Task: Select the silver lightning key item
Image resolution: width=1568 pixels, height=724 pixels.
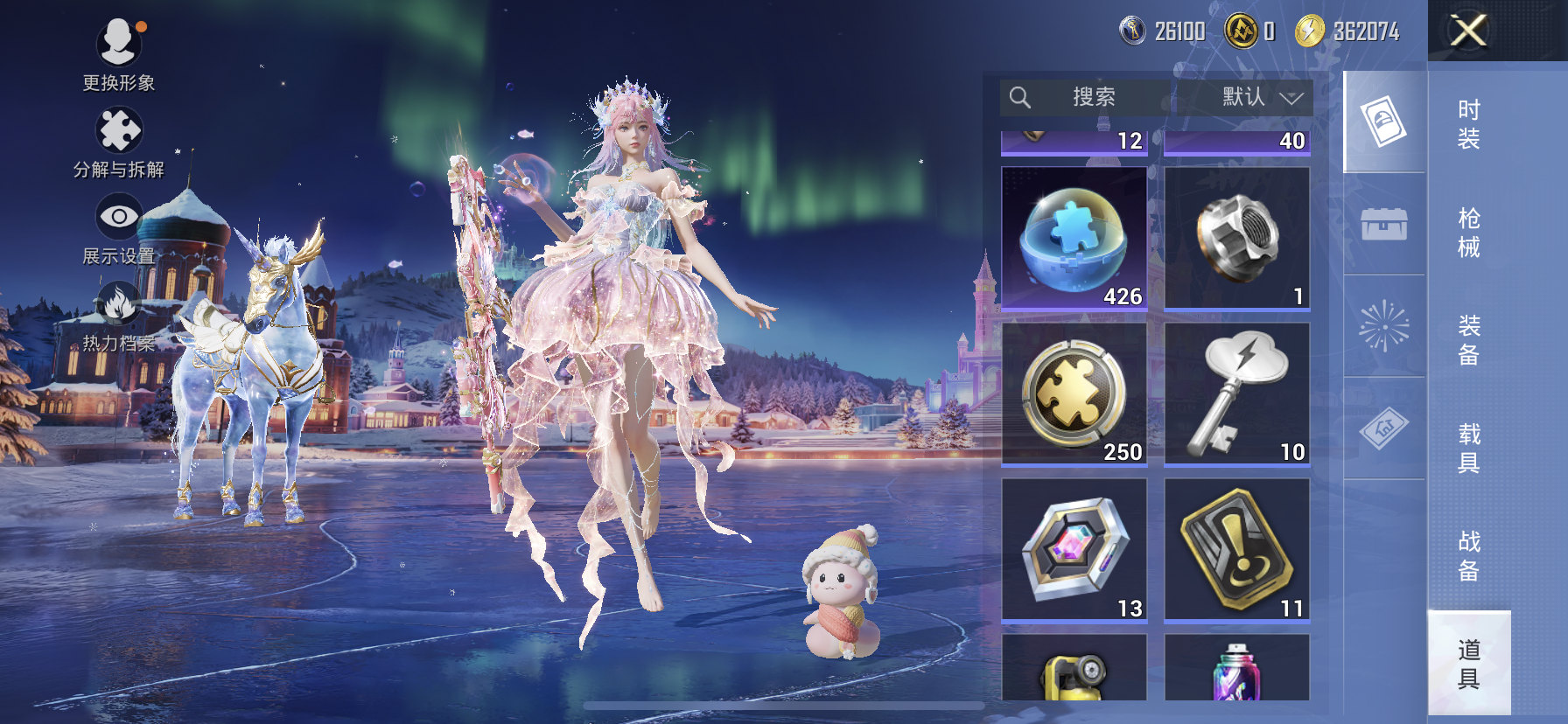Action: pyautogui.click(x=1236, y=394)
